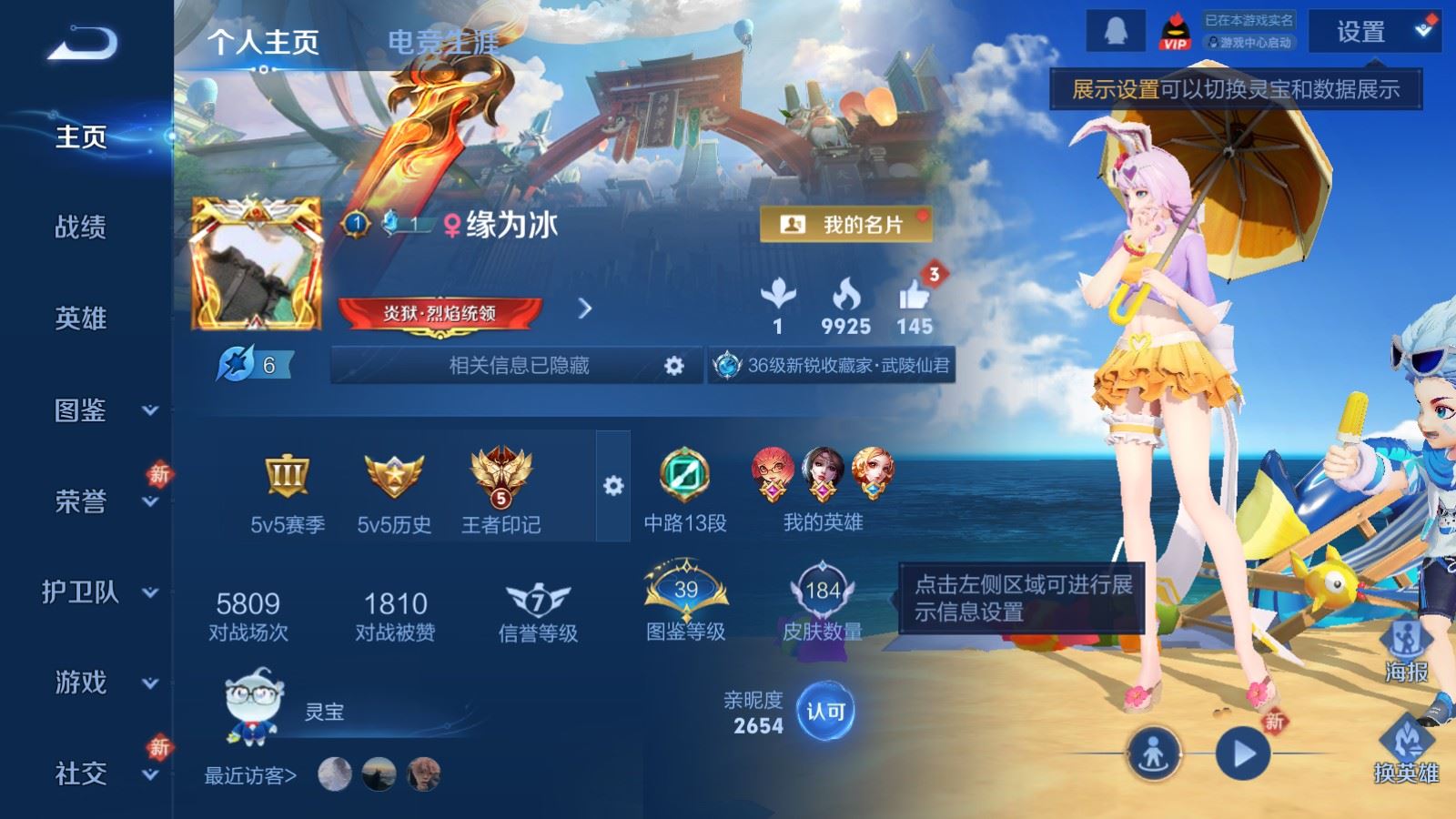Tap the 认可 approval button

coord(825,712)
